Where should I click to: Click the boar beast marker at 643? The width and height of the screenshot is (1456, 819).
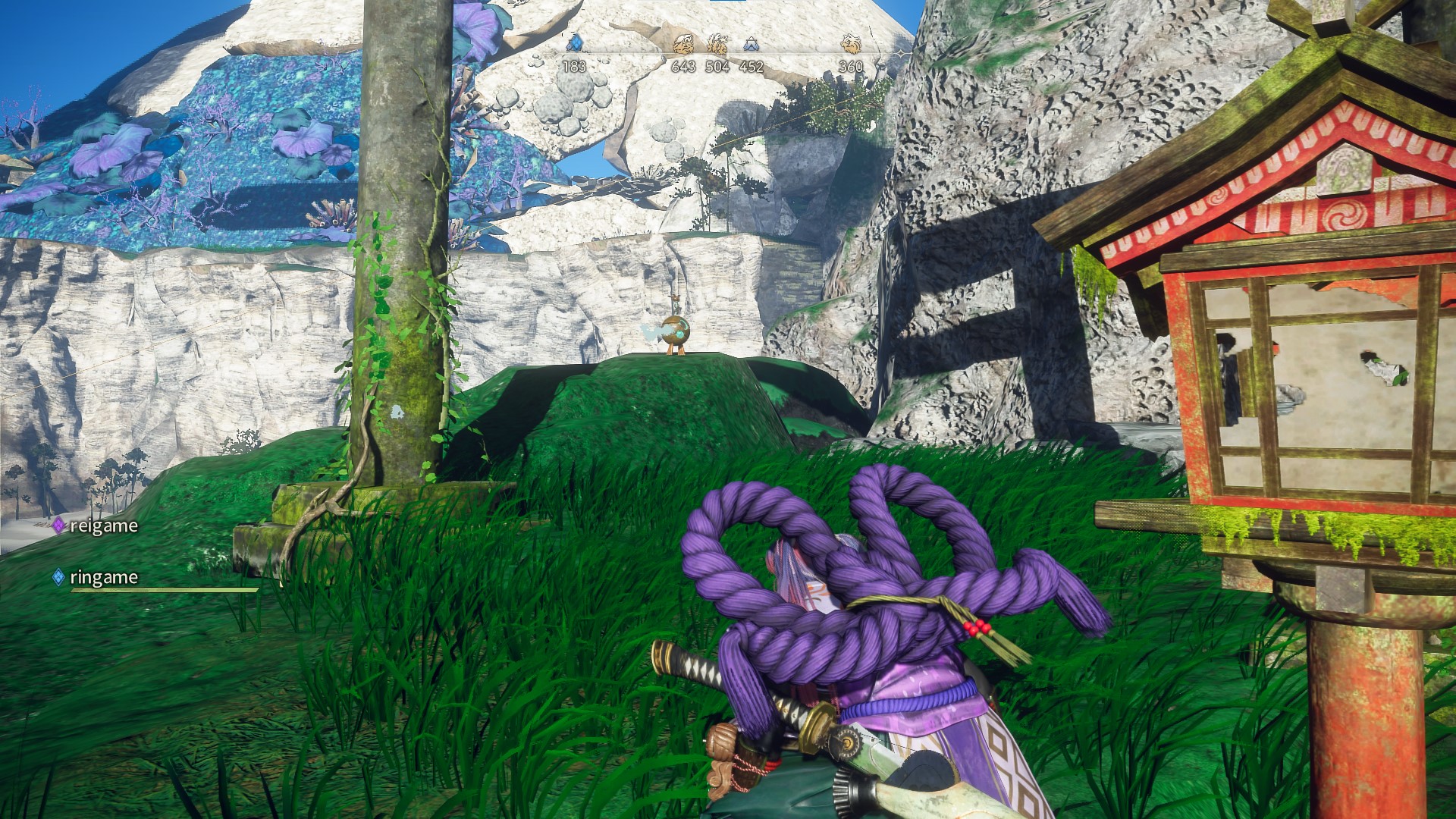(x=683, y=43)
